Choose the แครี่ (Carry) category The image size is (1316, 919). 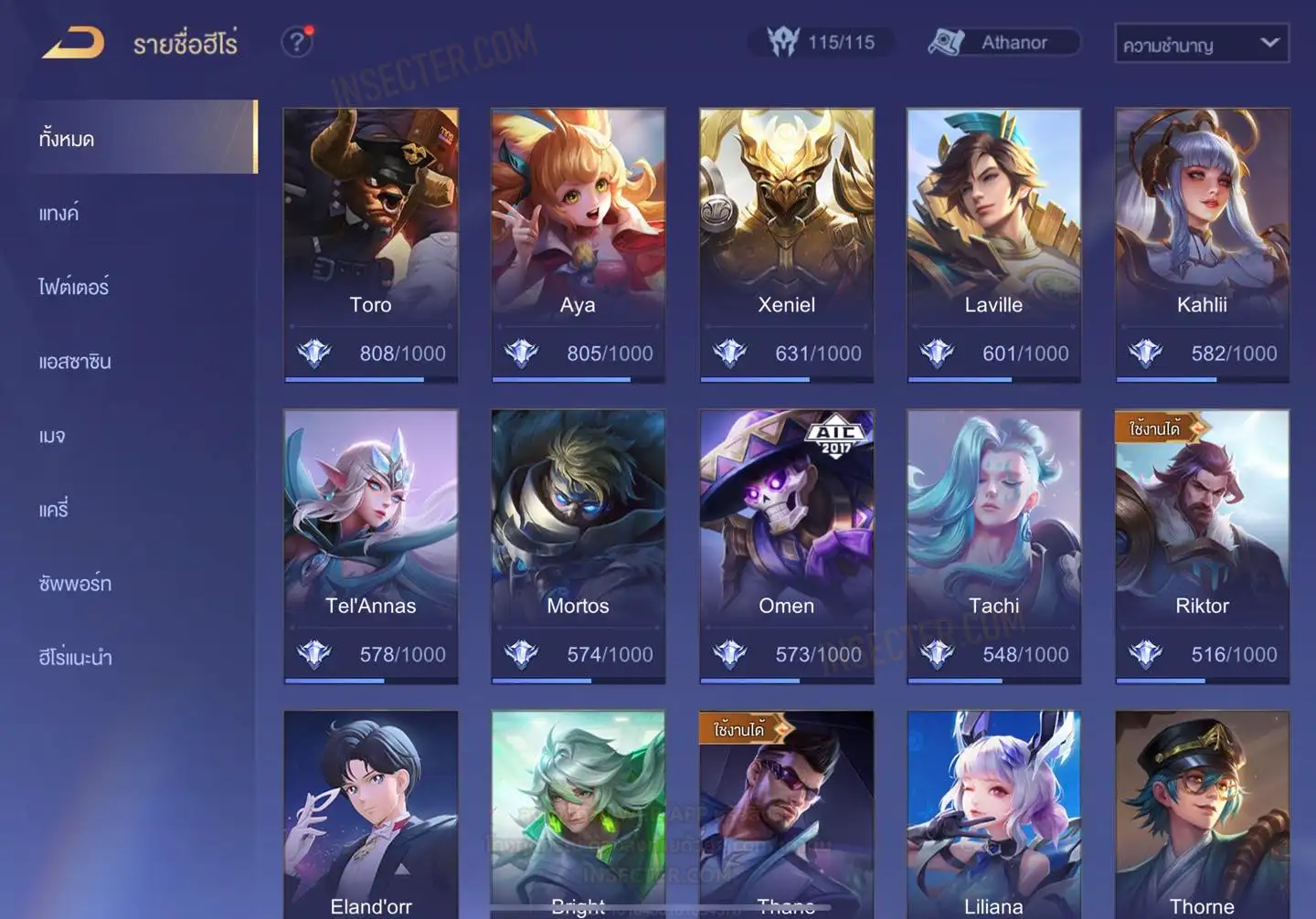point(54,510)
